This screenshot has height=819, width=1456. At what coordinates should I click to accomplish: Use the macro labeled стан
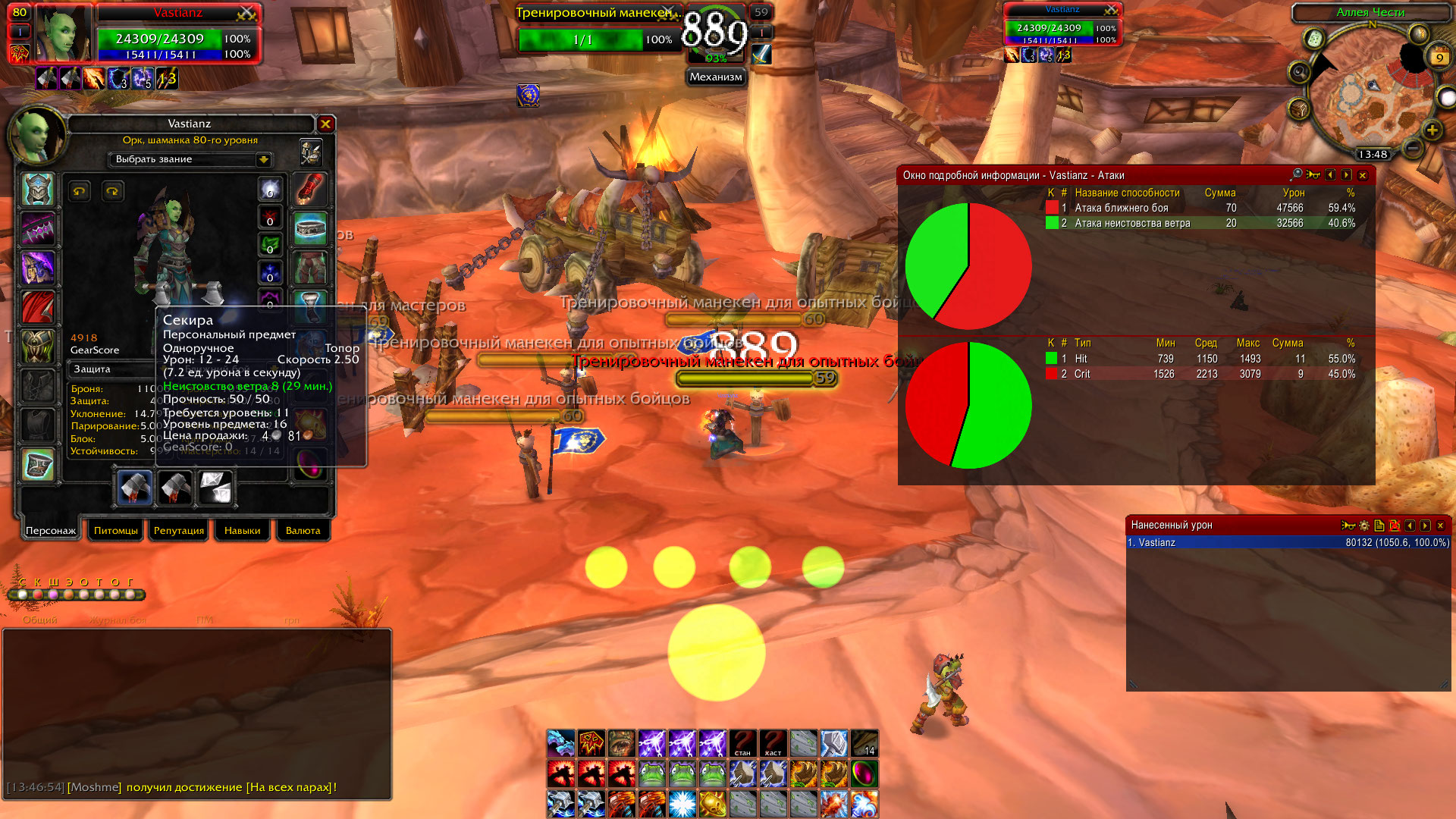point(742,744)
